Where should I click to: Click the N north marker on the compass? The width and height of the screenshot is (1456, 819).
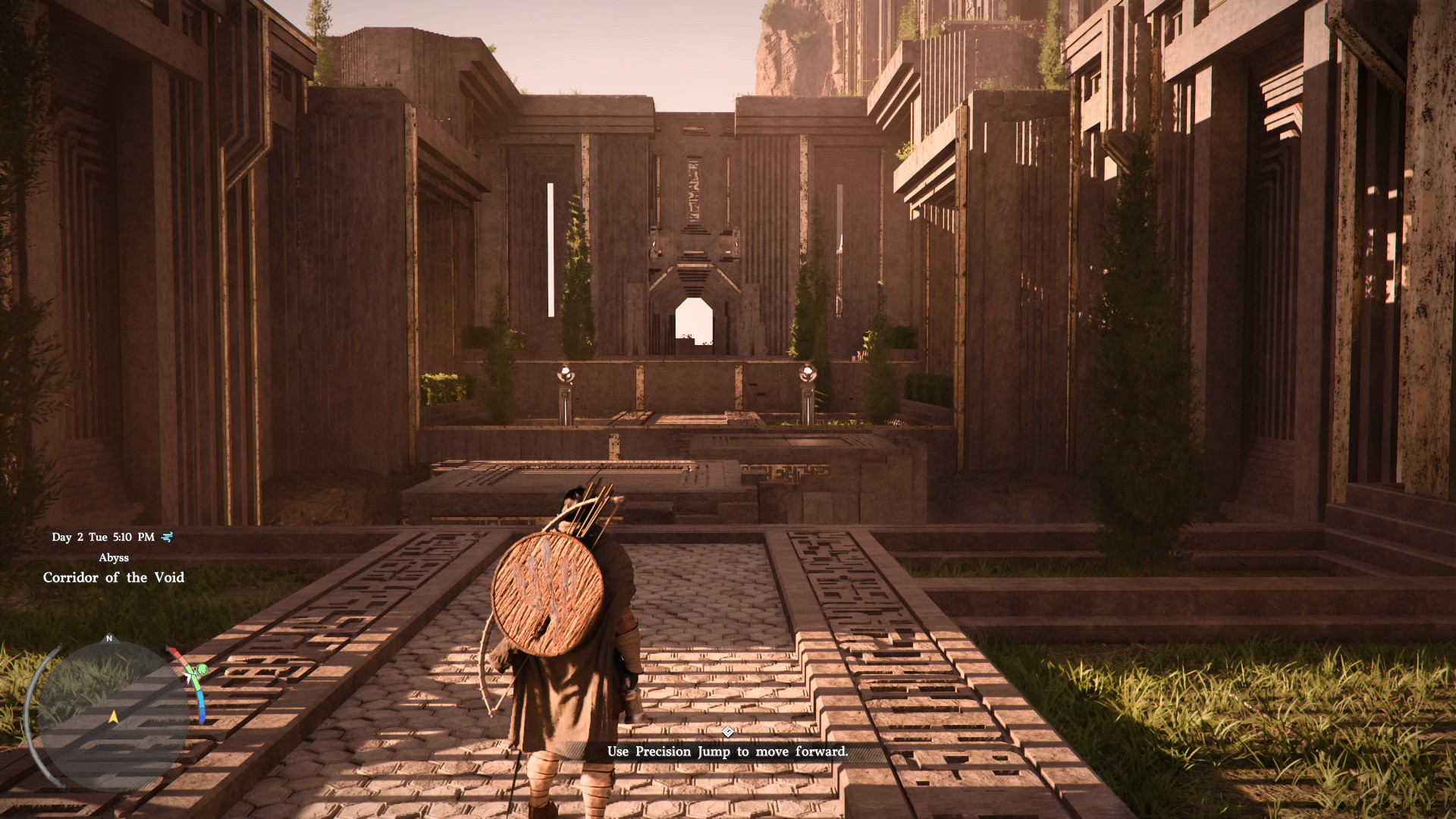(x=108, y=639)
